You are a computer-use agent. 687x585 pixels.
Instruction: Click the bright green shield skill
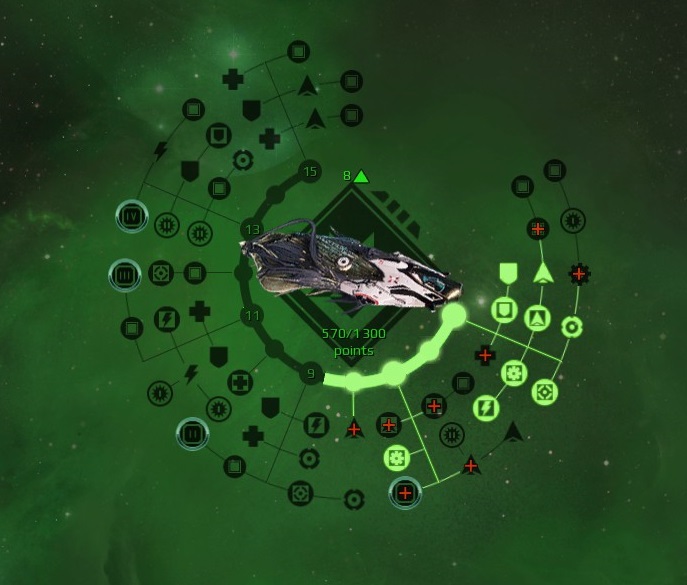[508, 271]
